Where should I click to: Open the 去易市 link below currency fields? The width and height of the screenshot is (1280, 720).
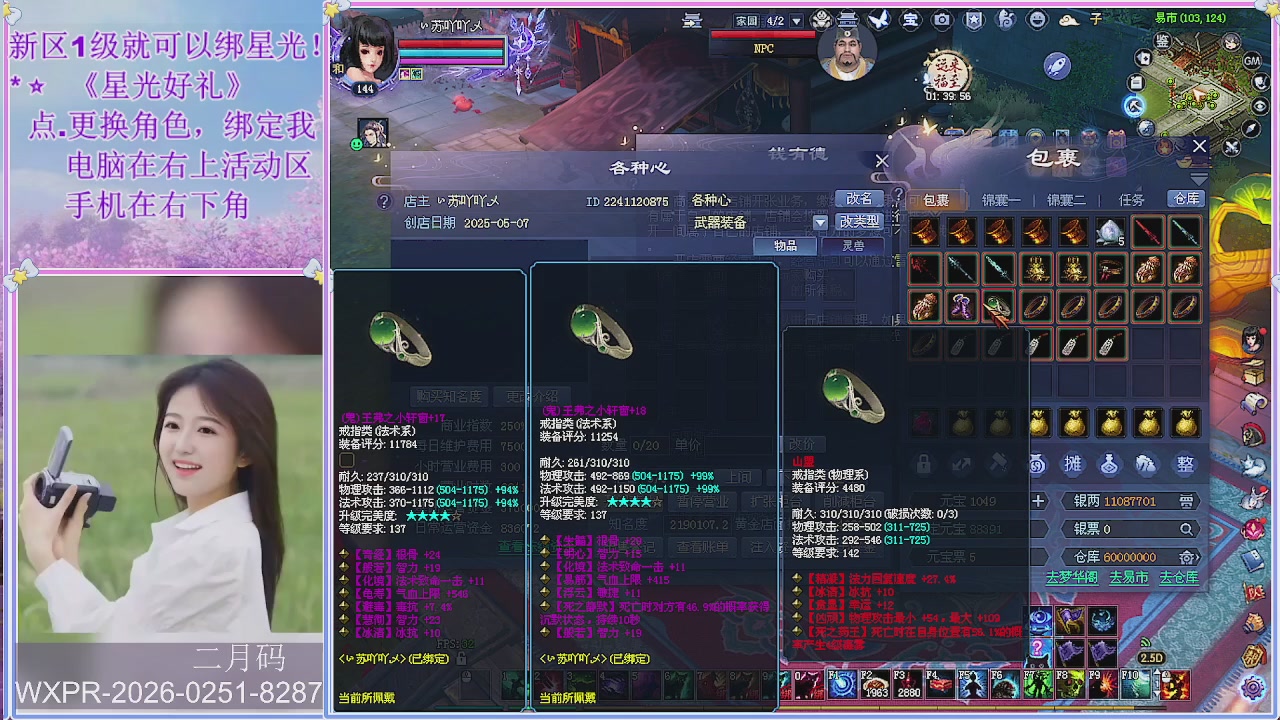1129,577
